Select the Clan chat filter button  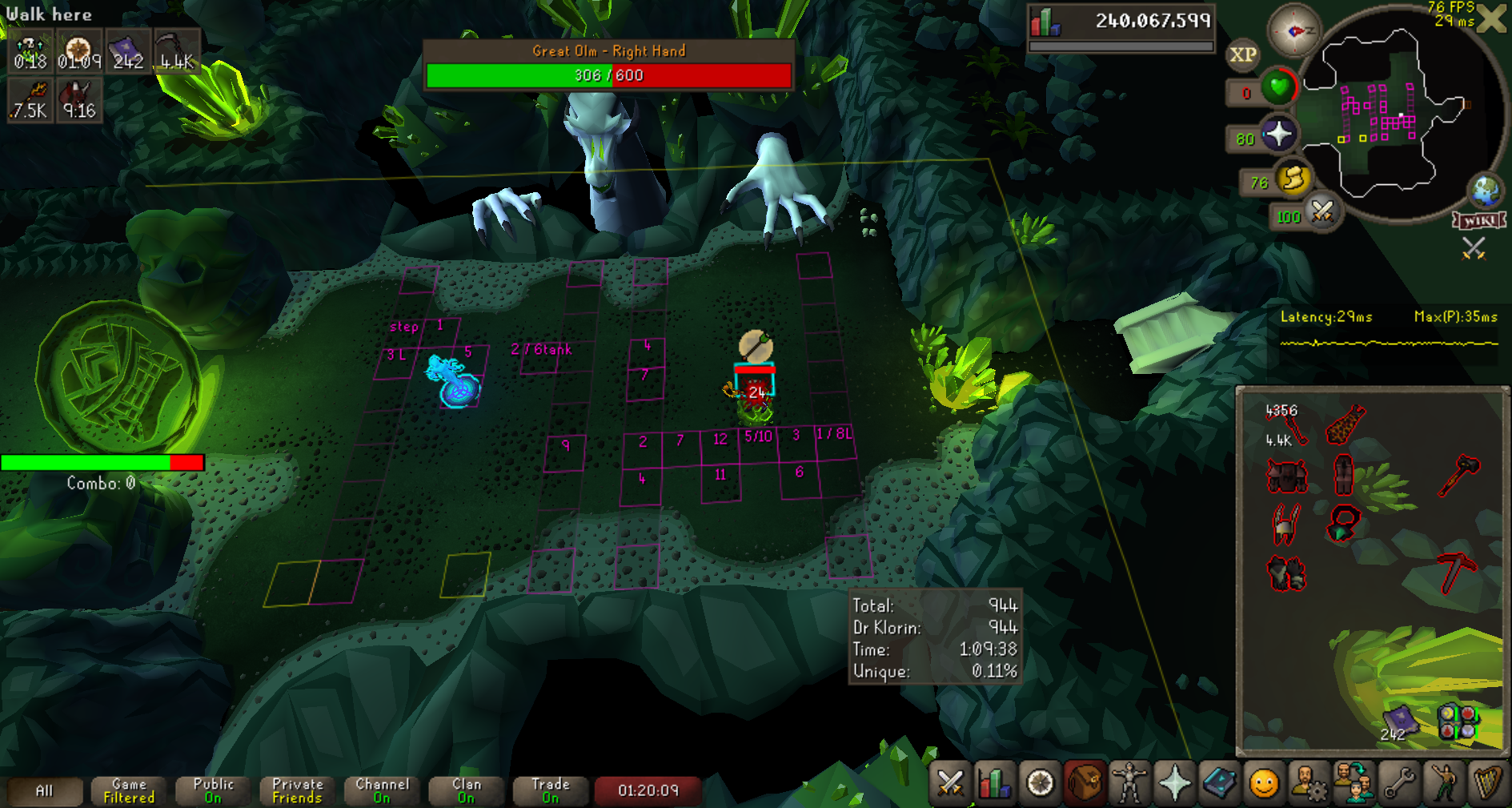466,790
